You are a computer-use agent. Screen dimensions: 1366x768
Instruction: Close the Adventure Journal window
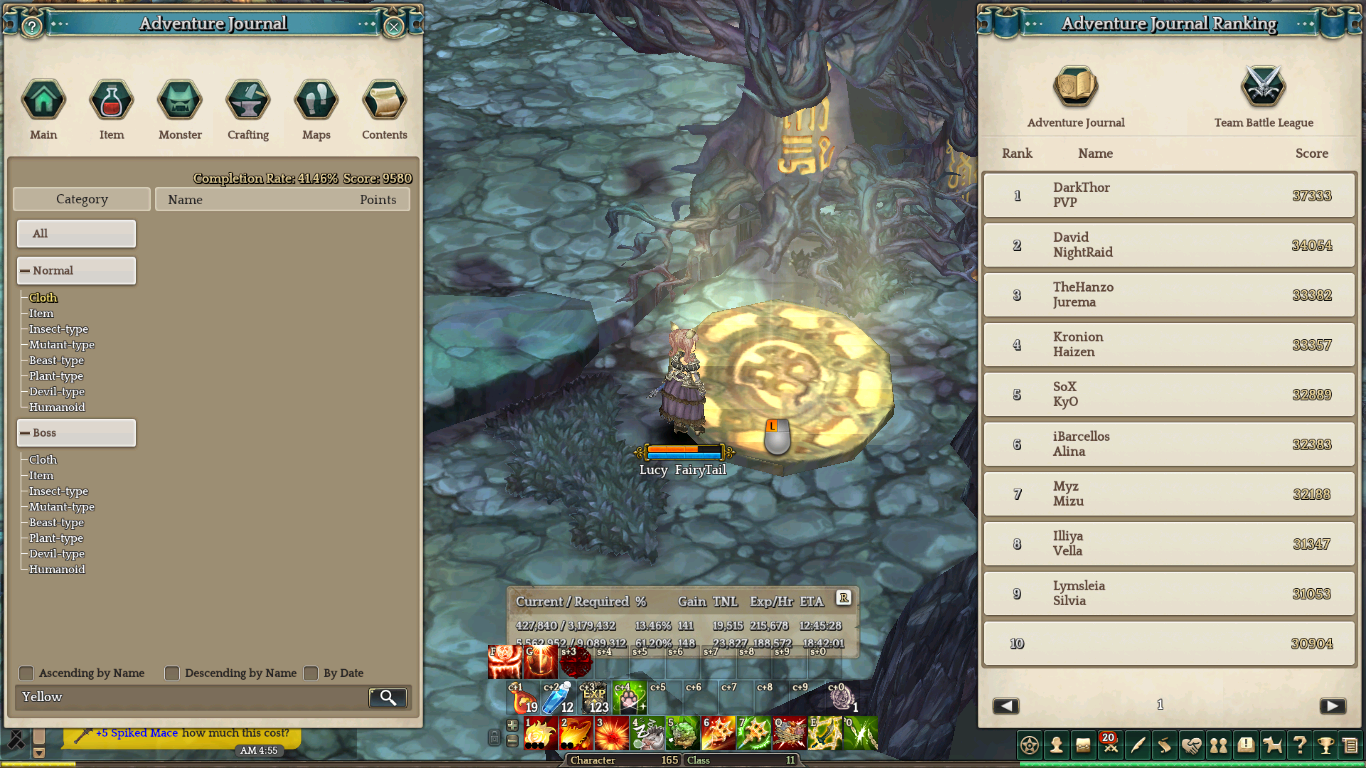394,27
